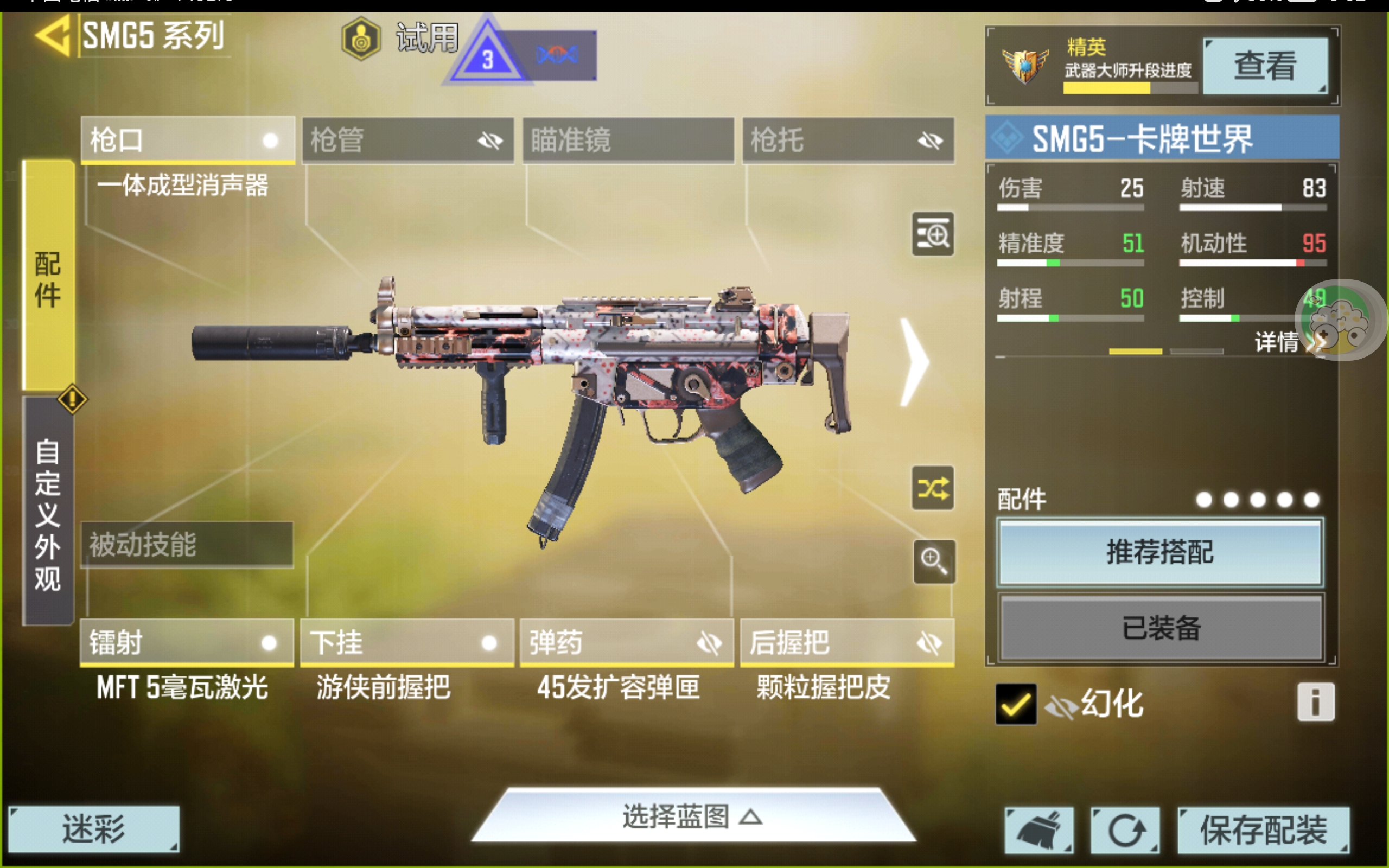Switch to the 配件 attachments tab
1389x868 pixels.
pyautogui.click(x=48, y=279)
